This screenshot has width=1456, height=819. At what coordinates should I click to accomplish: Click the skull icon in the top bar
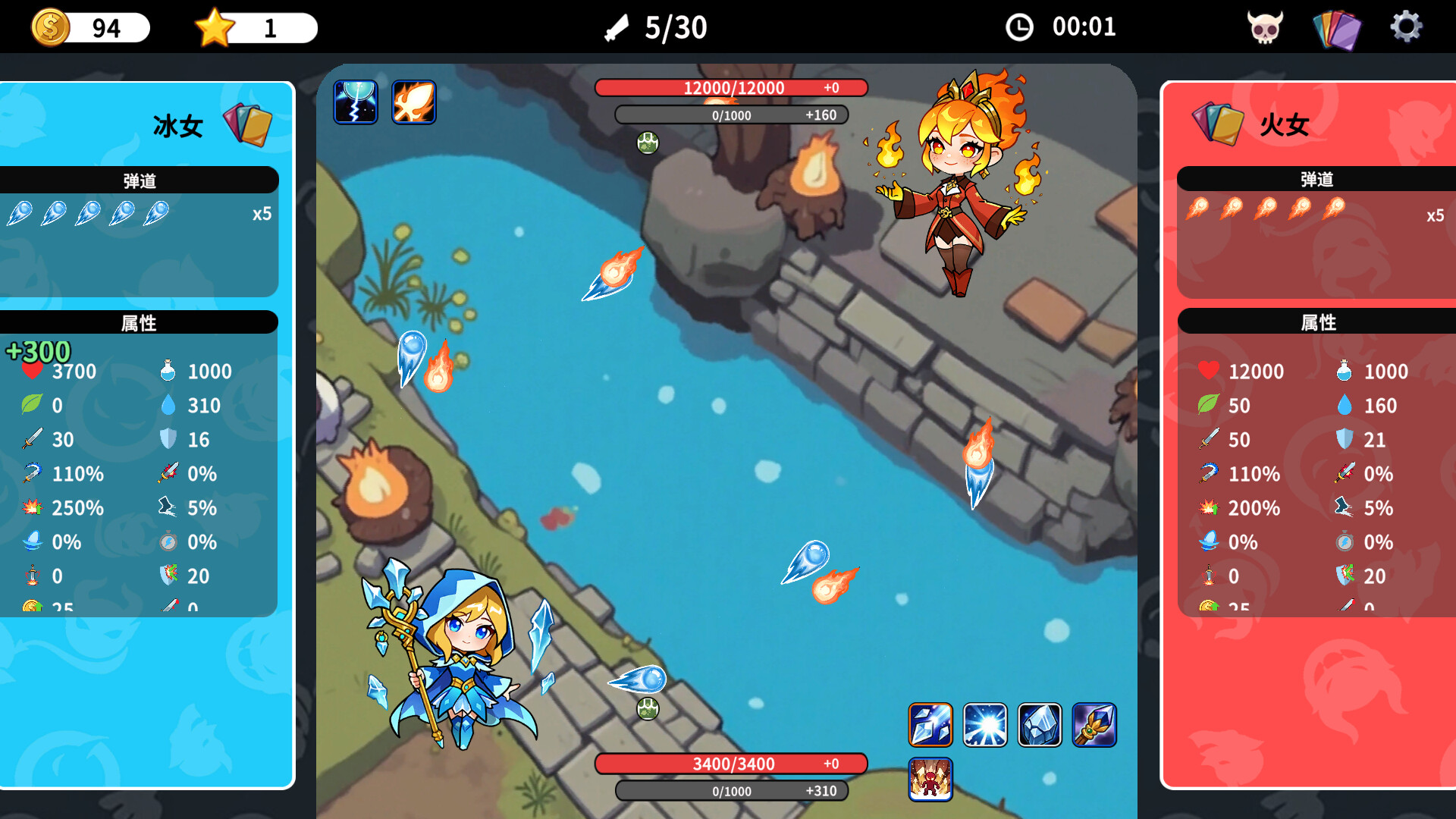pyautogui.click(x=1265, y=27)
